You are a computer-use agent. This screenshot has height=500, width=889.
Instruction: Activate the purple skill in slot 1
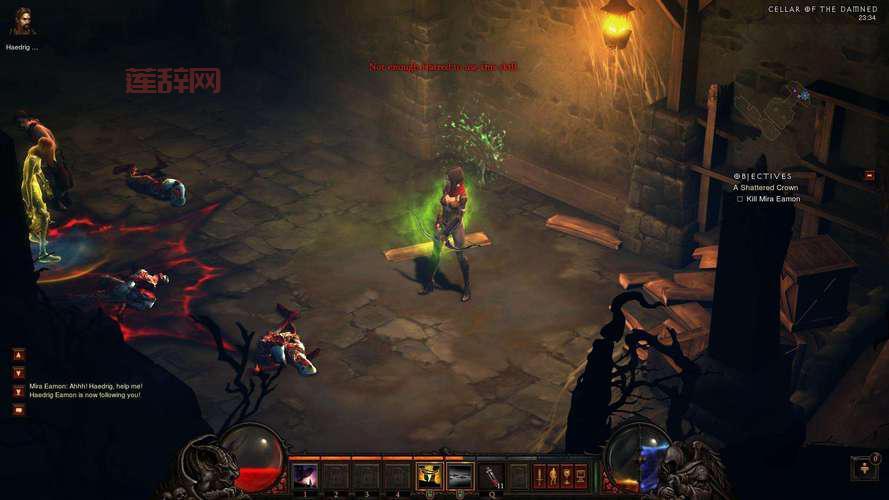pos(304,476)
